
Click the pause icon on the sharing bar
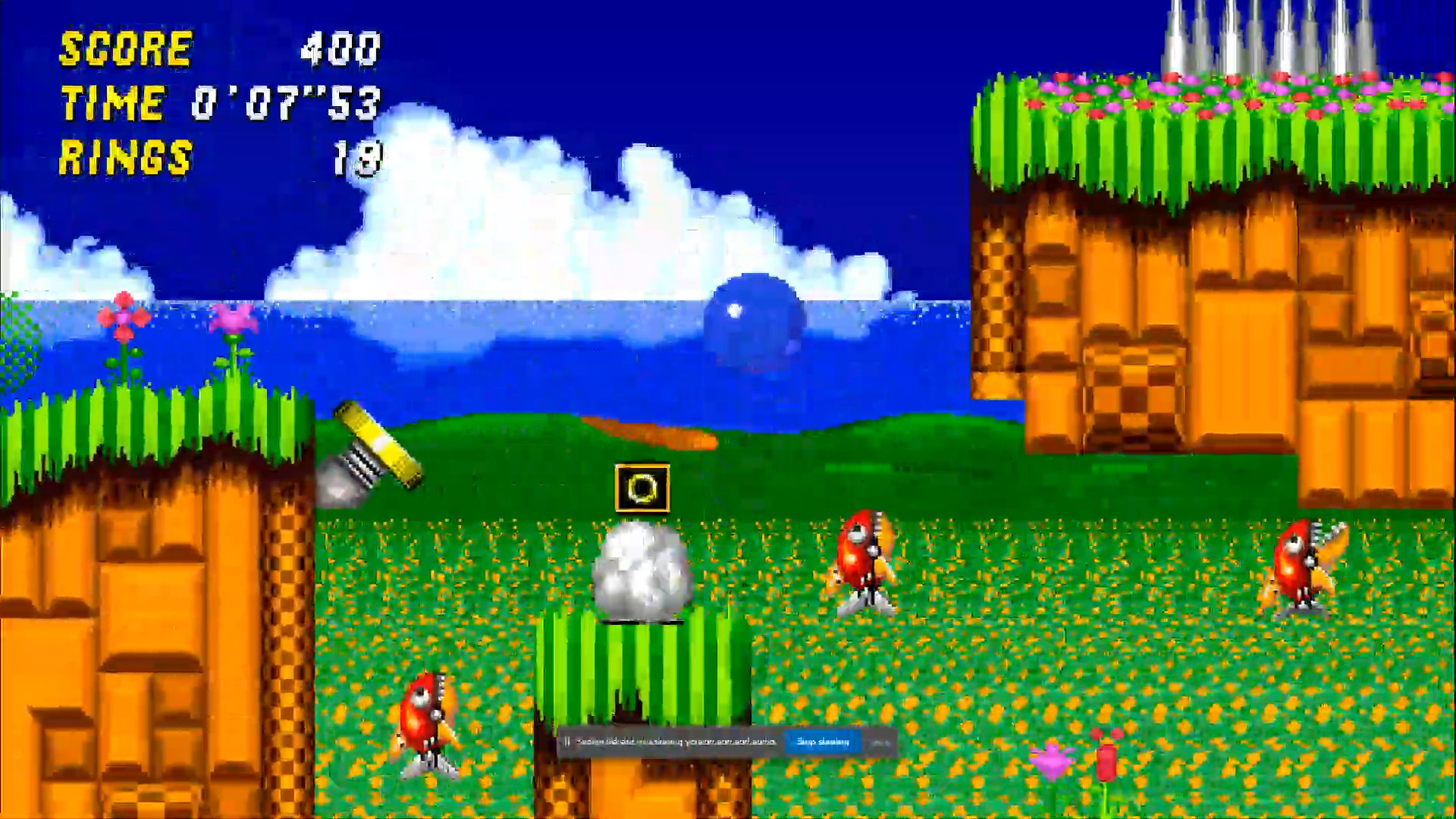(567, 742)
